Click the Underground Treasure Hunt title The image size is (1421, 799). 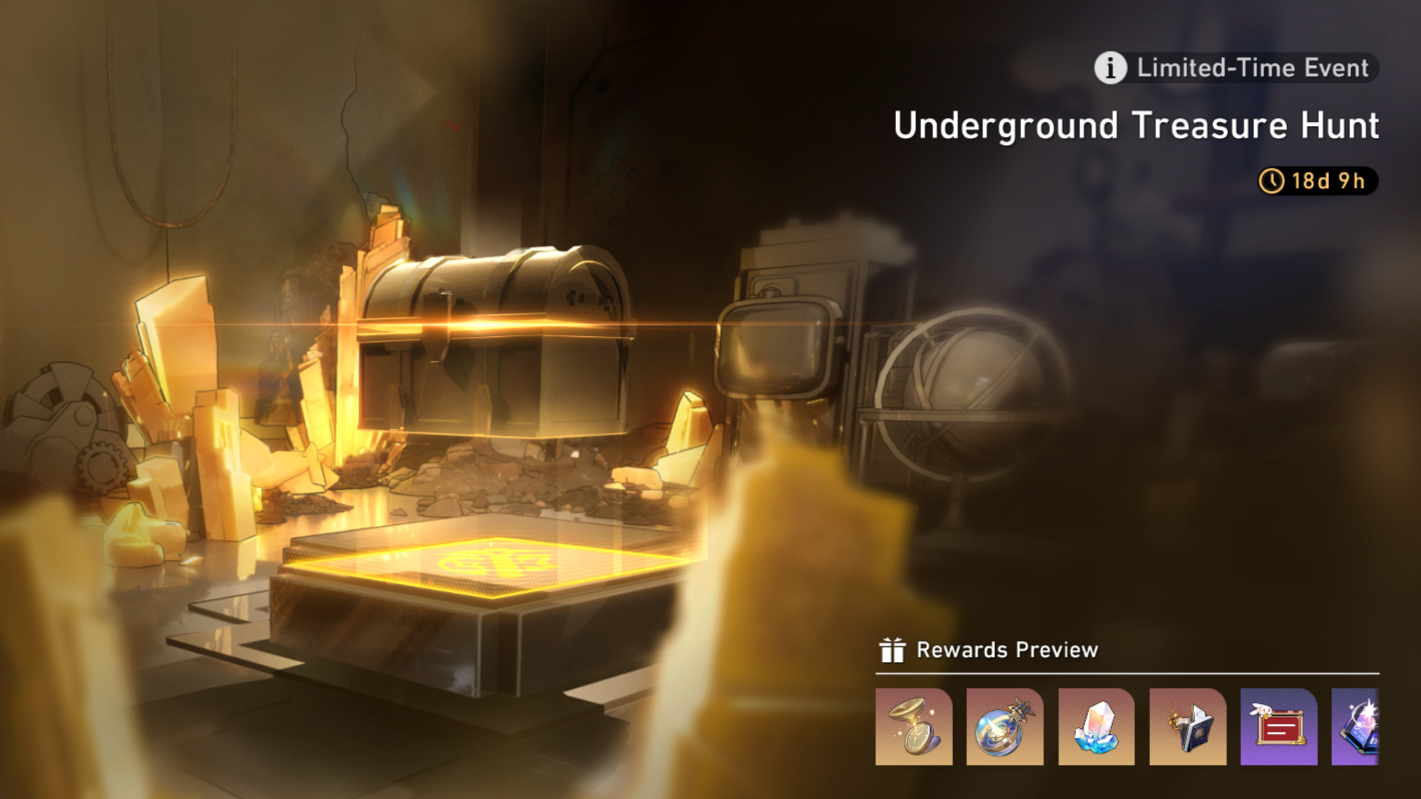click(x=1136, y=126)
